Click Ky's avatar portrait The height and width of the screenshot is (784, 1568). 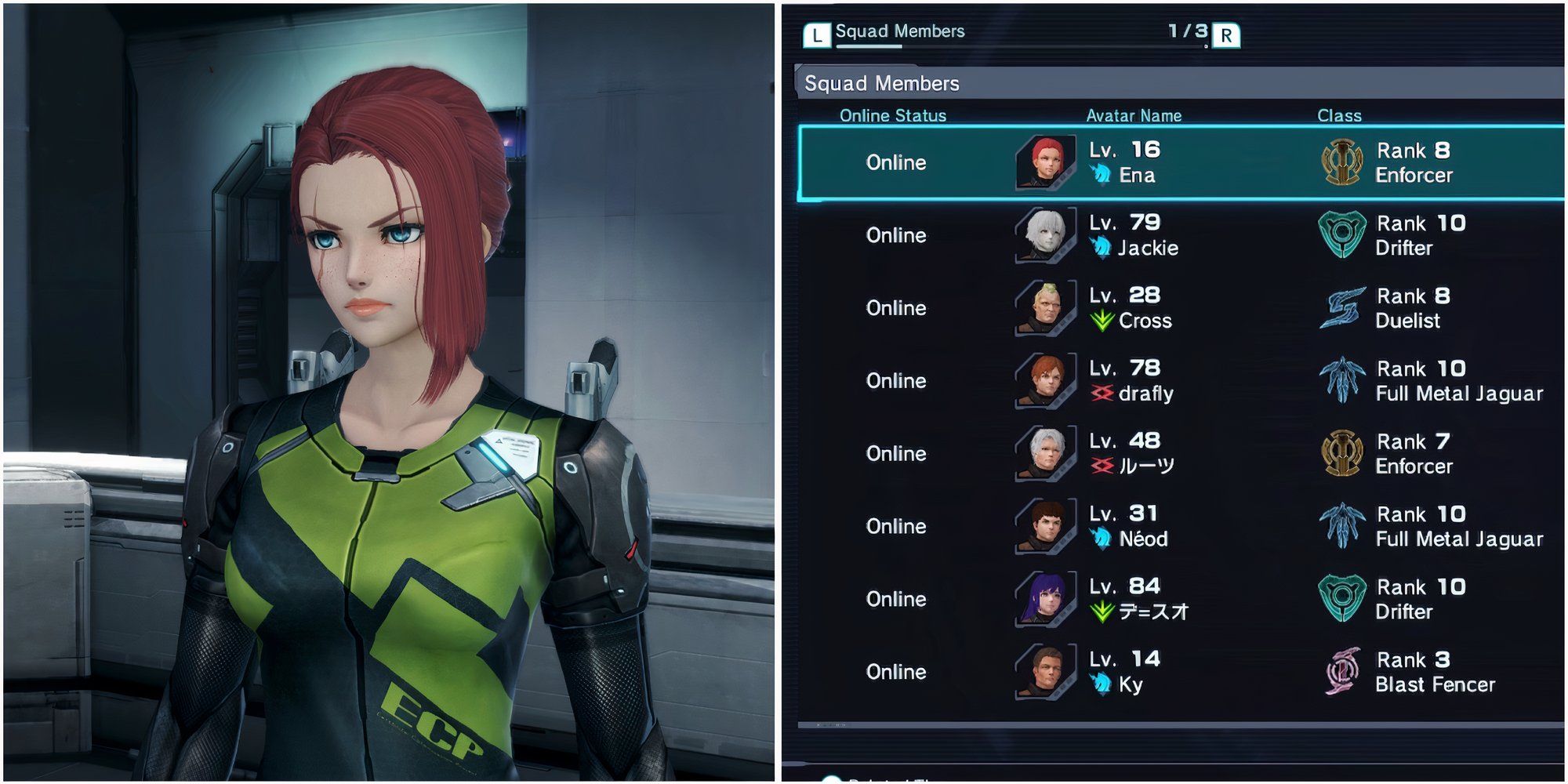click(1045, 672)
